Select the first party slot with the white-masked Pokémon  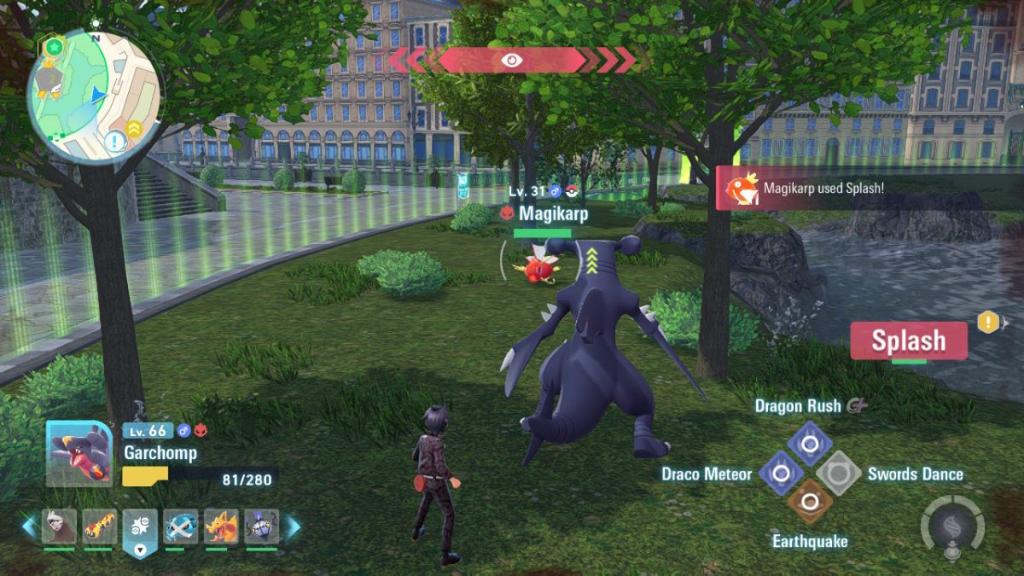point(59,526)
